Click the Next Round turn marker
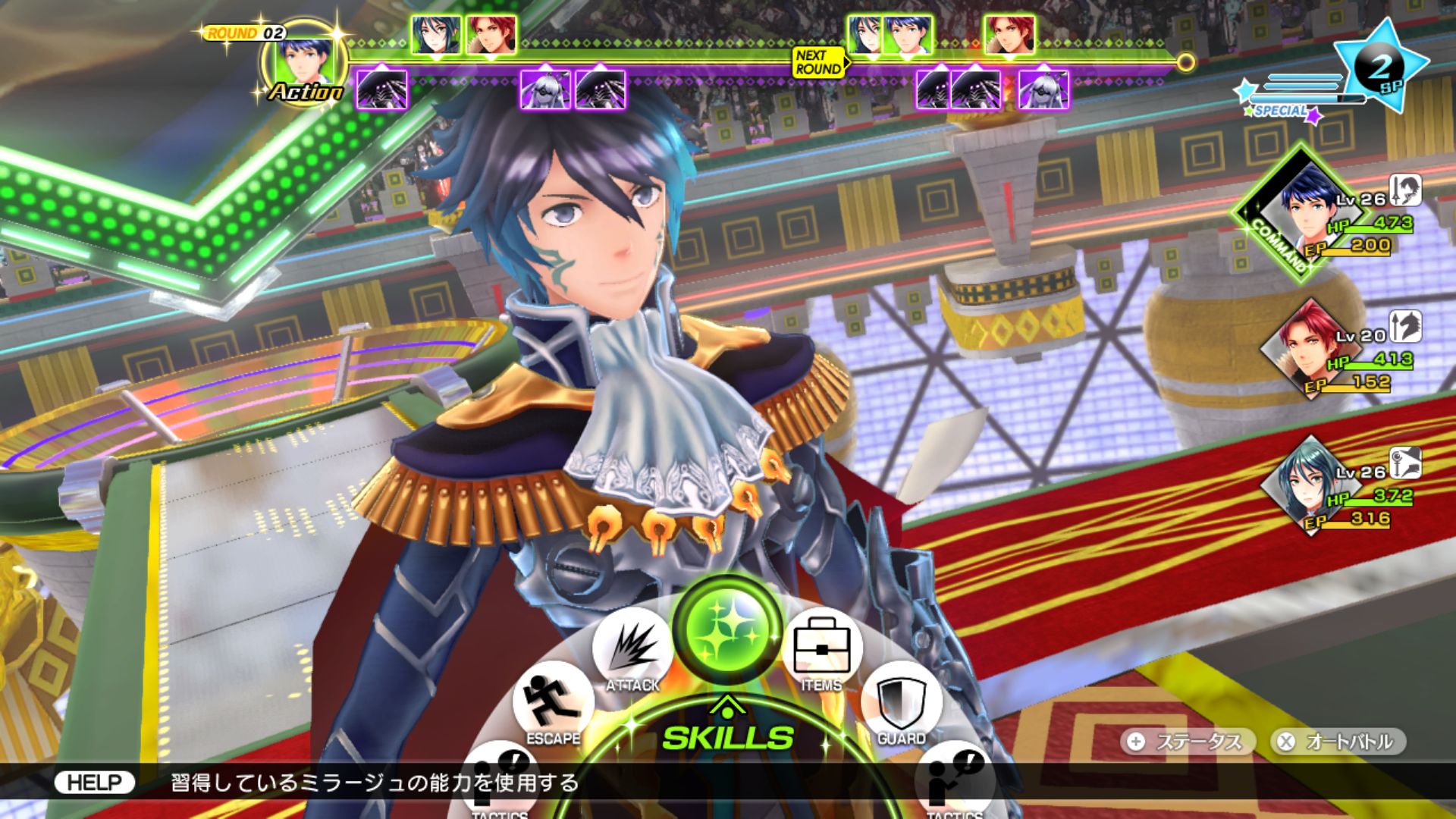The height and width of the screenshot is (819, 1456). [818, 62]
